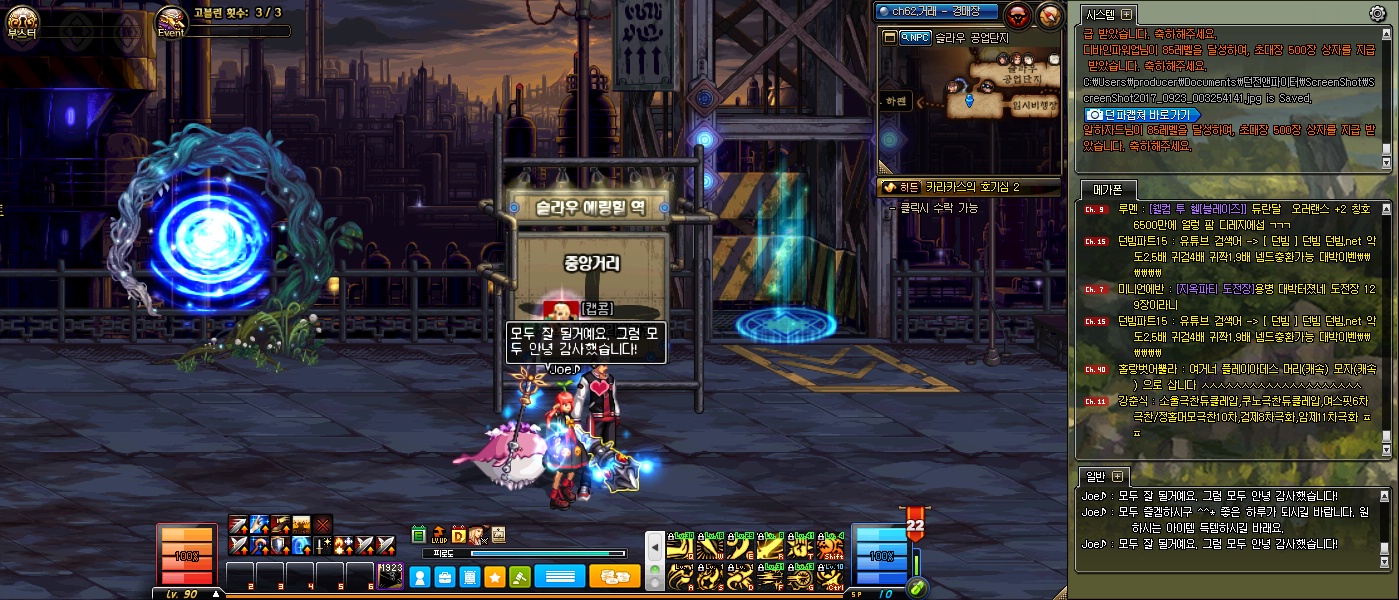Open chat settings gear icon
Viewport: 1399px width, 600px height.
coord(1377,13)
